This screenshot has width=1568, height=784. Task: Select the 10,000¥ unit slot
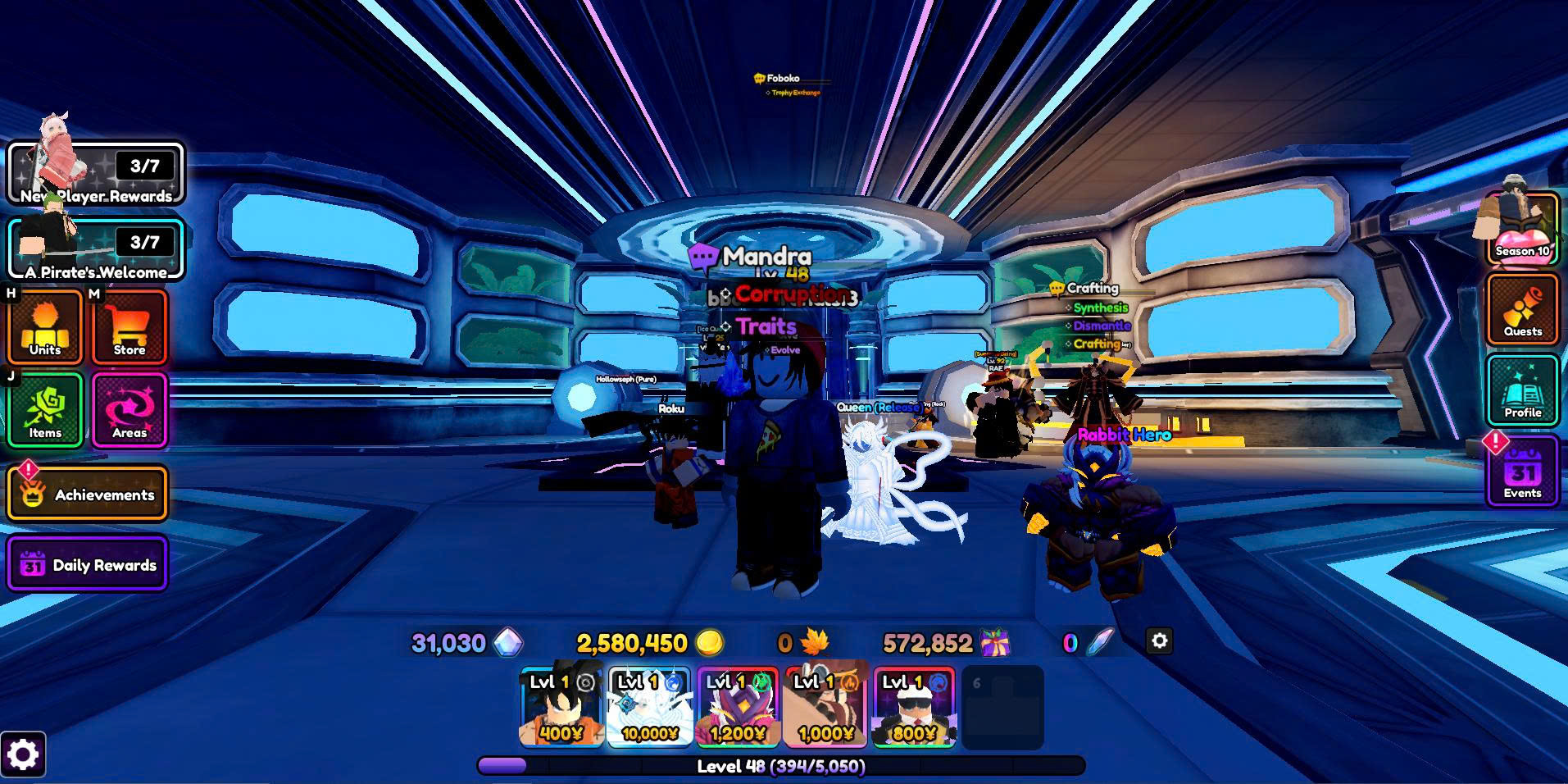(649, 707)
